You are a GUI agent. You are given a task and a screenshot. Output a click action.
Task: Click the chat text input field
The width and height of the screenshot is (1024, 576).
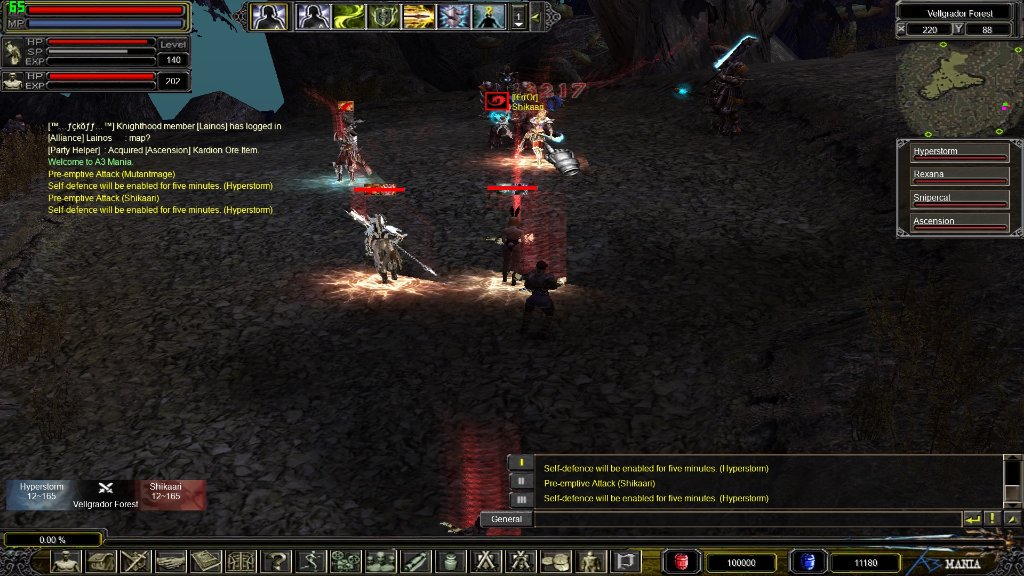click(745, 519)
